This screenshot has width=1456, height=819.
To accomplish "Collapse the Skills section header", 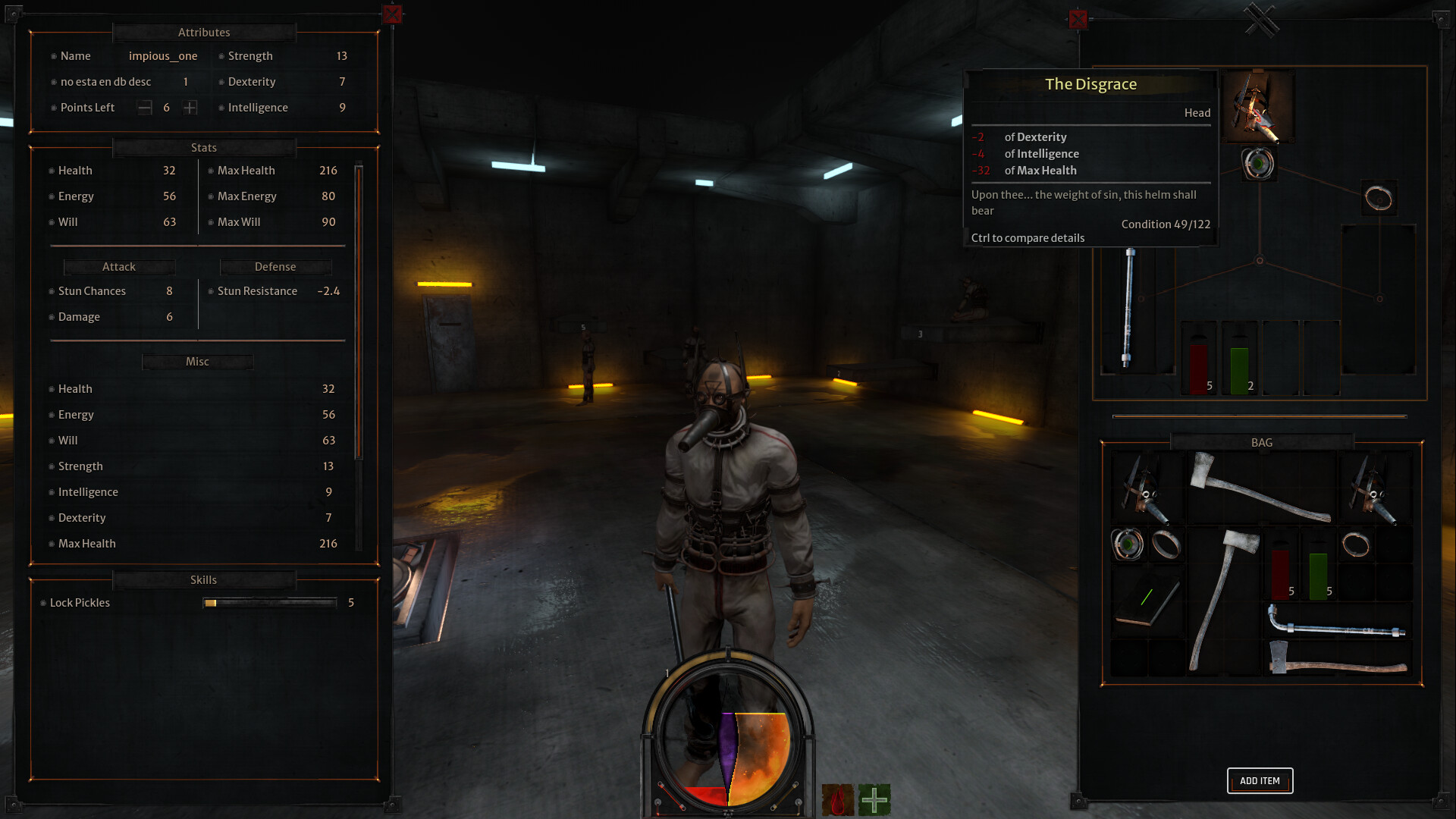I will (x=203, y=580).
